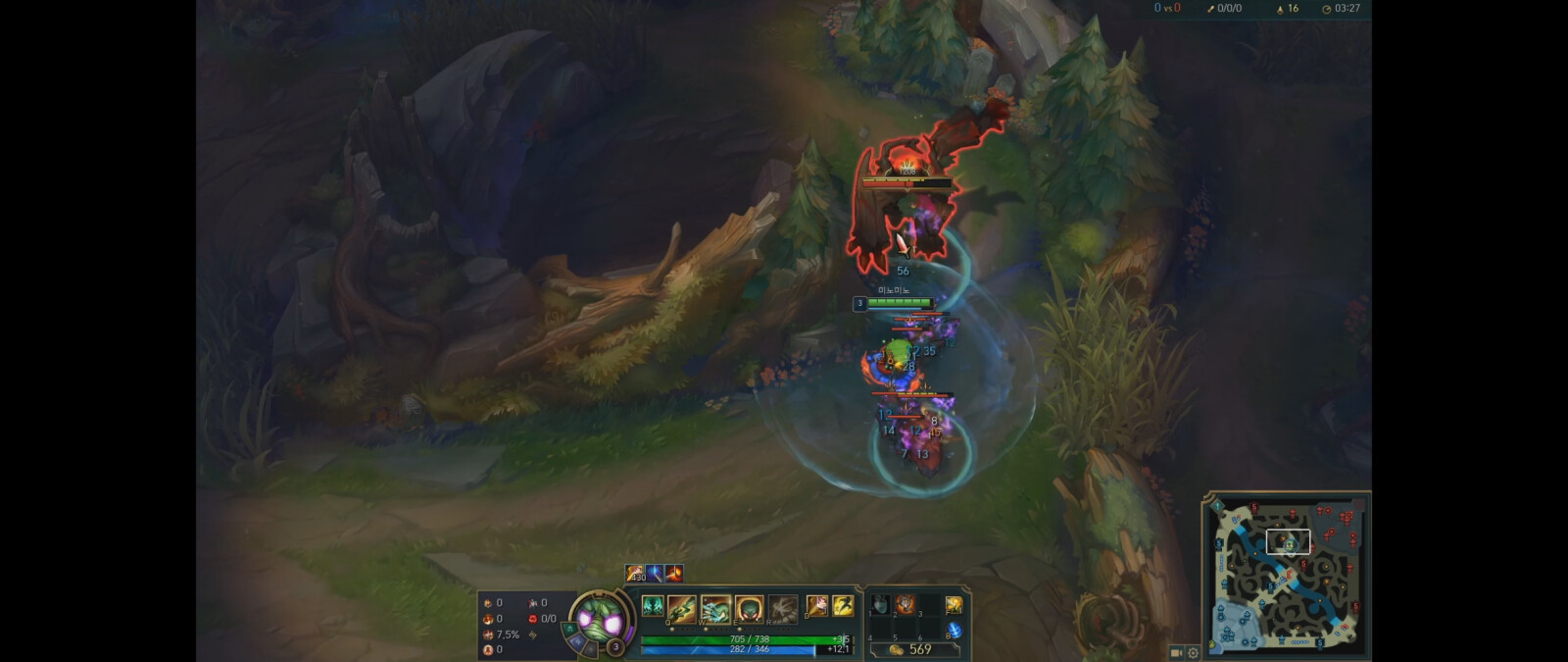Use the item in inventory slot 1

pyautogui.click(x=880, y=605)
